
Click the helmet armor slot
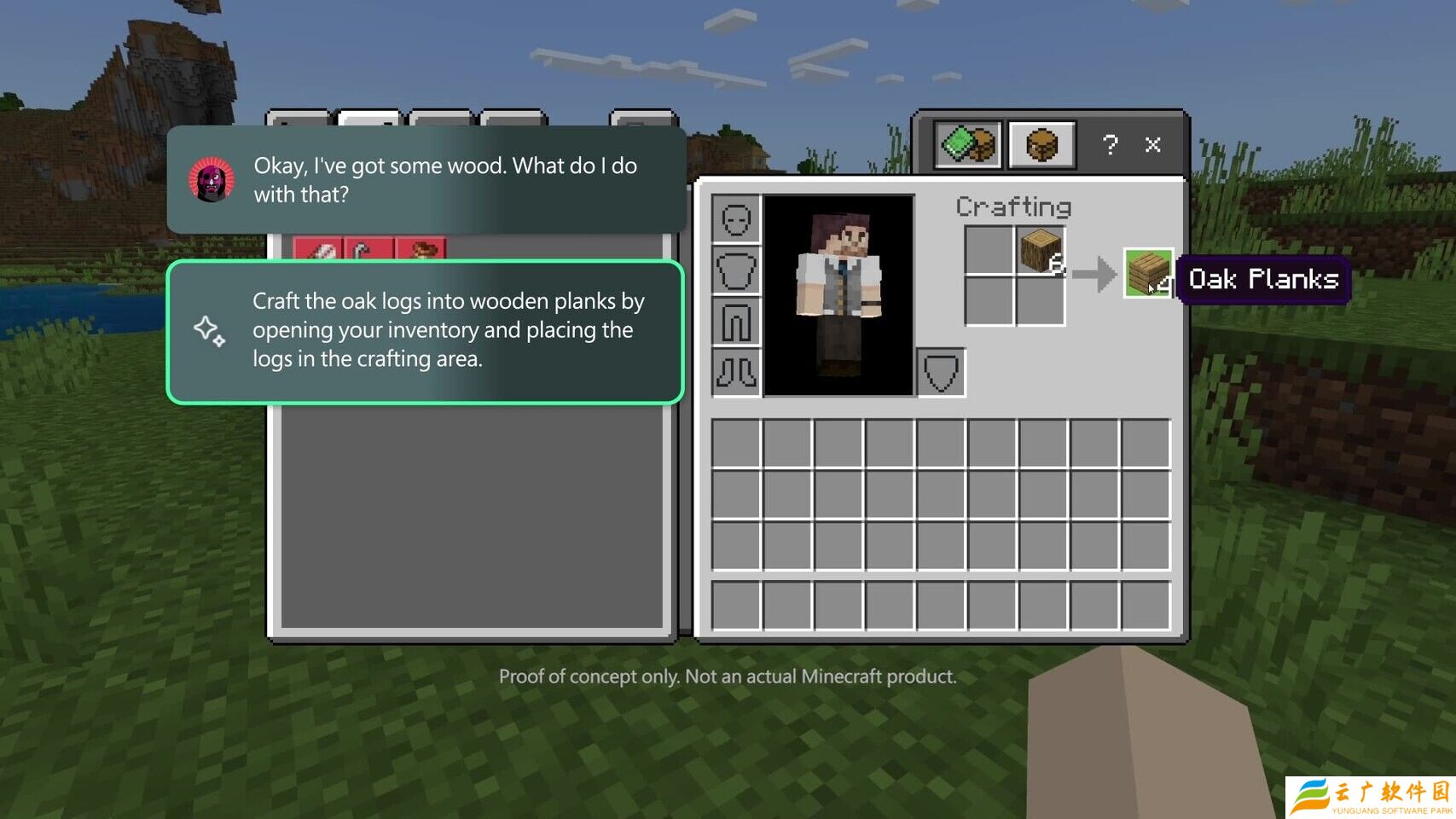coord(735,220)
